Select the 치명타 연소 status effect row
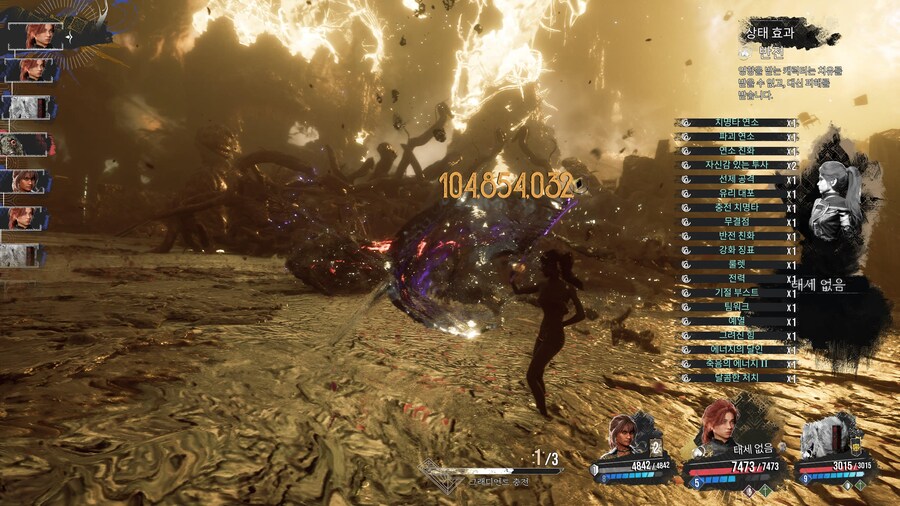This screenshot has height=506, width=900. (737, 122)
